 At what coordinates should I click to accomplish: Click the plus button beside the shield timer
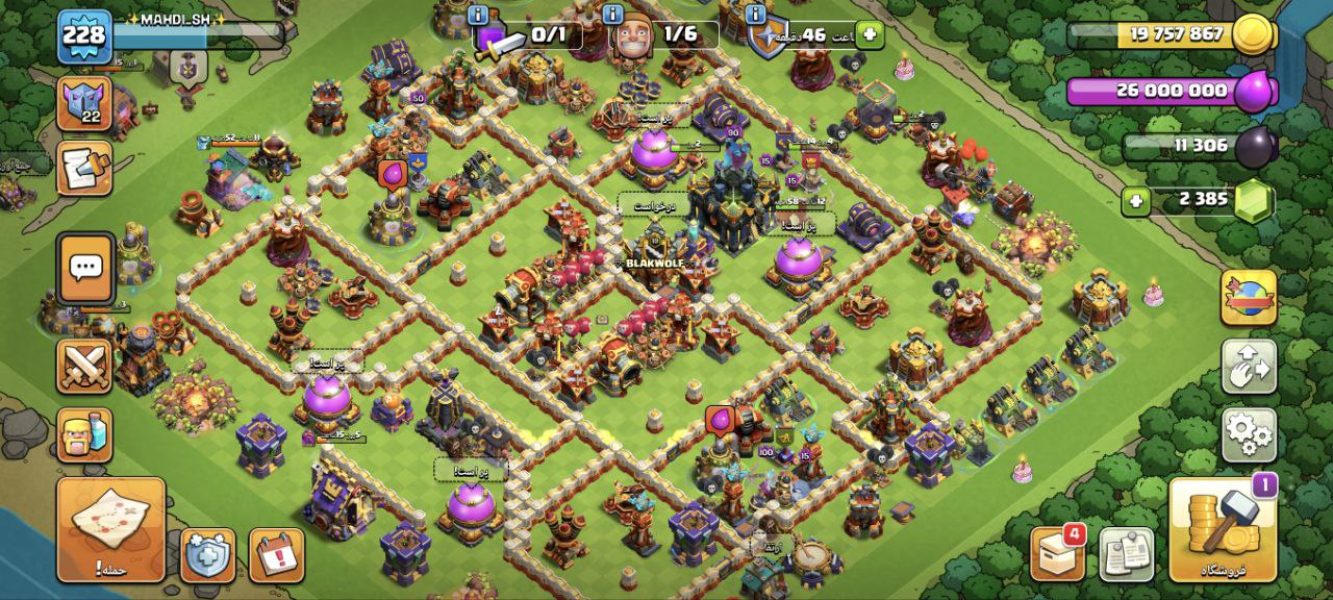click(870, 35)
